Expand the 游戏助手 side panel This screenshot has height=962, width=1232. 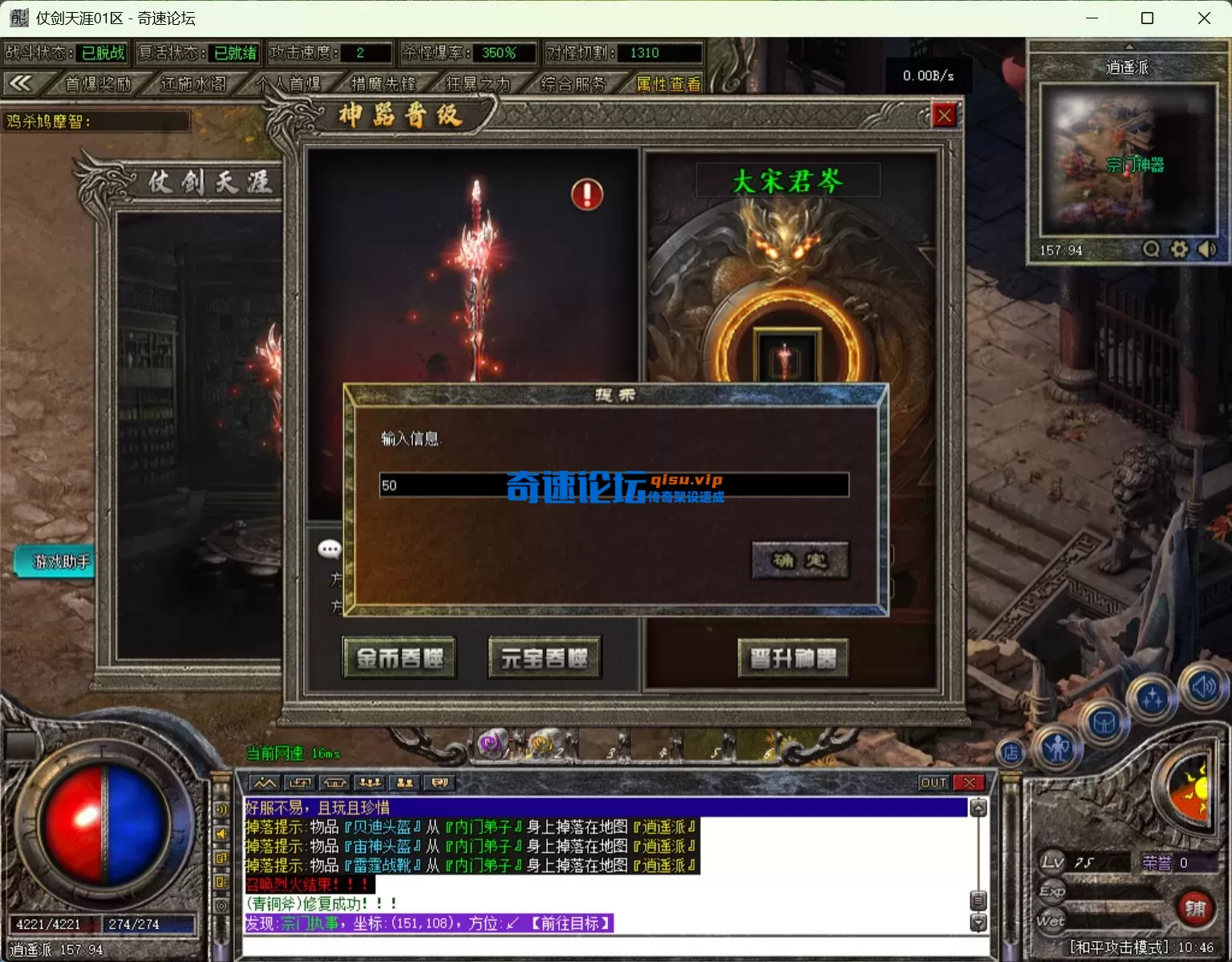53,562
